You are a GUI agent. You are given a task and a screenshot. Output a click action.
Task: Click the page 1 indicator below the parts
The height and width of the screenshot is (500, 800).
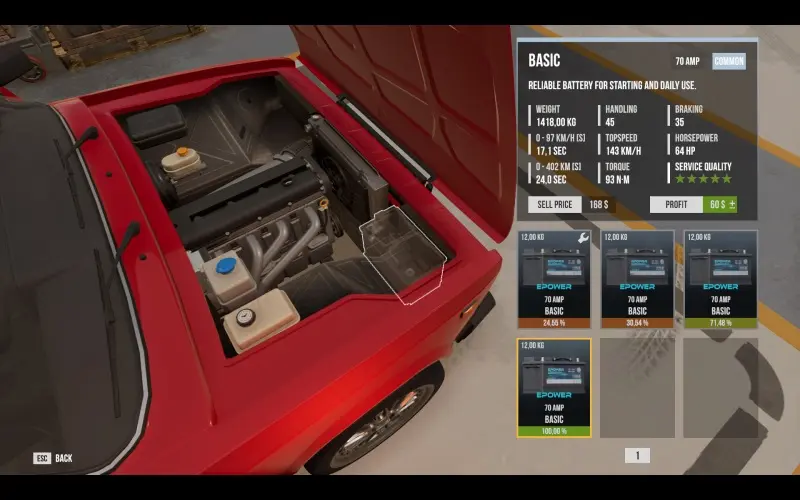coord(637,455)
